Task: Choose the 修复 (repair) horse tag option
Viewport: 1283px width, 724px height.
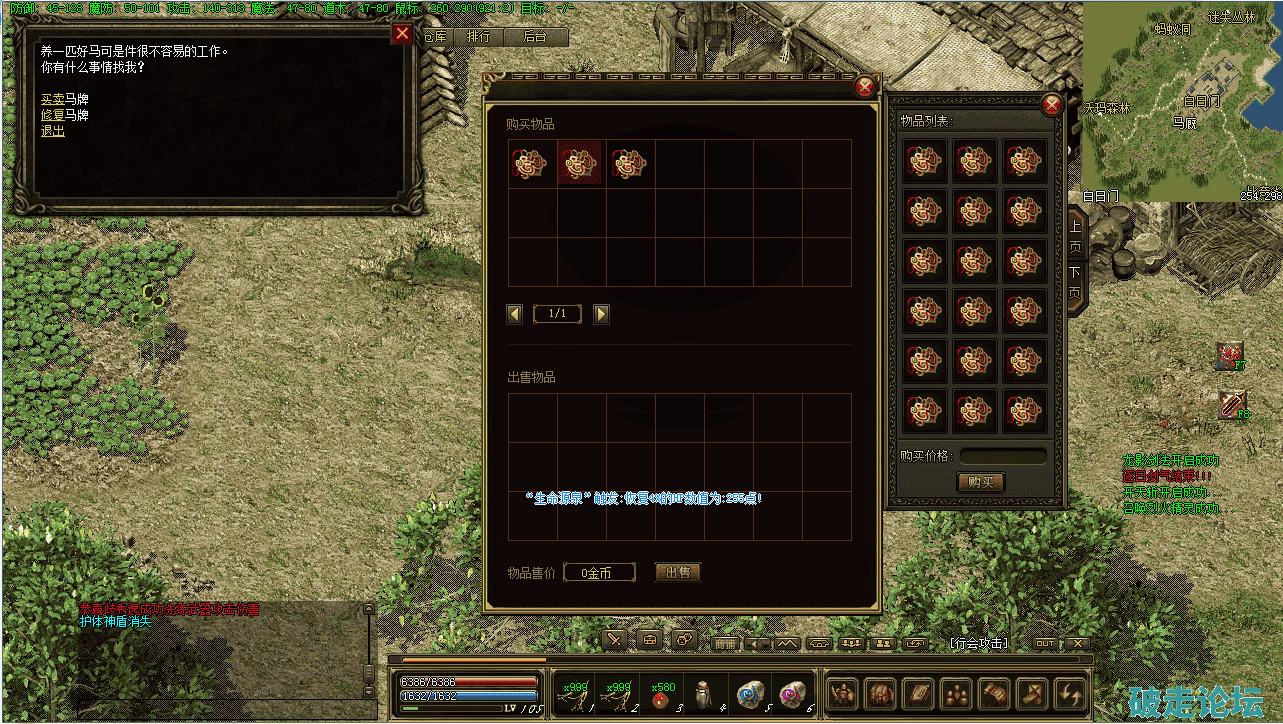Action: [52, 115]
